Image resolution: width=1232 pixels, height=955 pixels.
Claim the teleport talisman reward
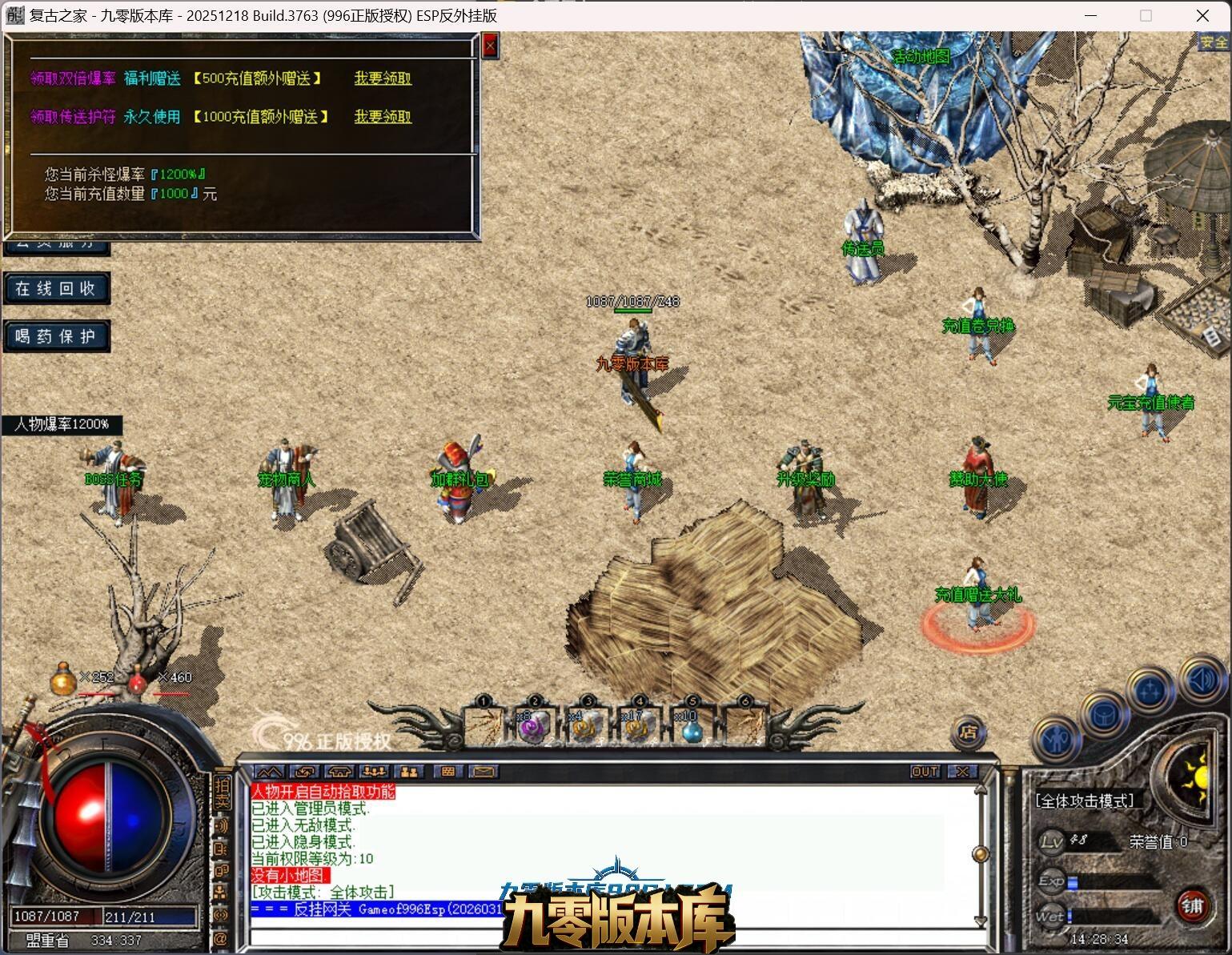tap(383, 117)
